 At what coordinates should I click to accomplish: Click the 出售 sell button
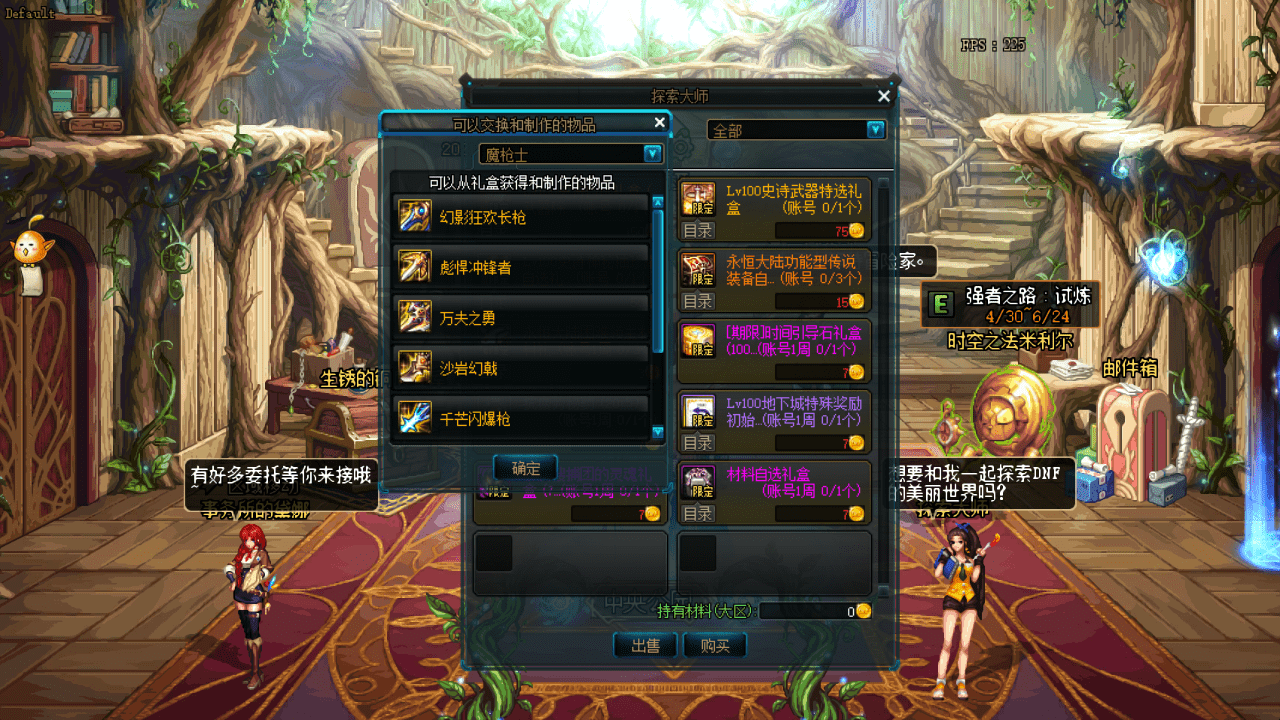pyautogui.click(x=645, y=645)
